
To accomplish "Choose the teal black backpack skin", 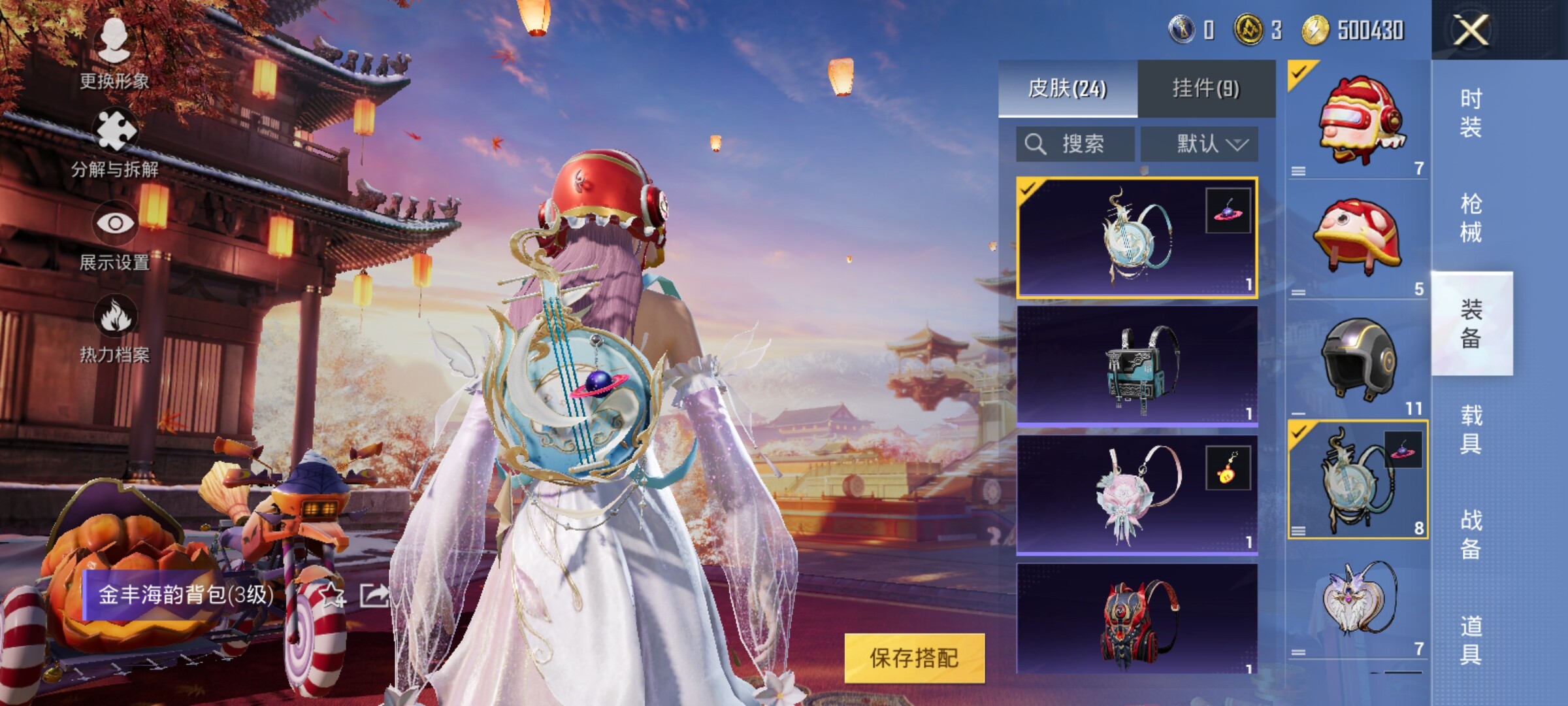I will click(x=1137, y=365).
